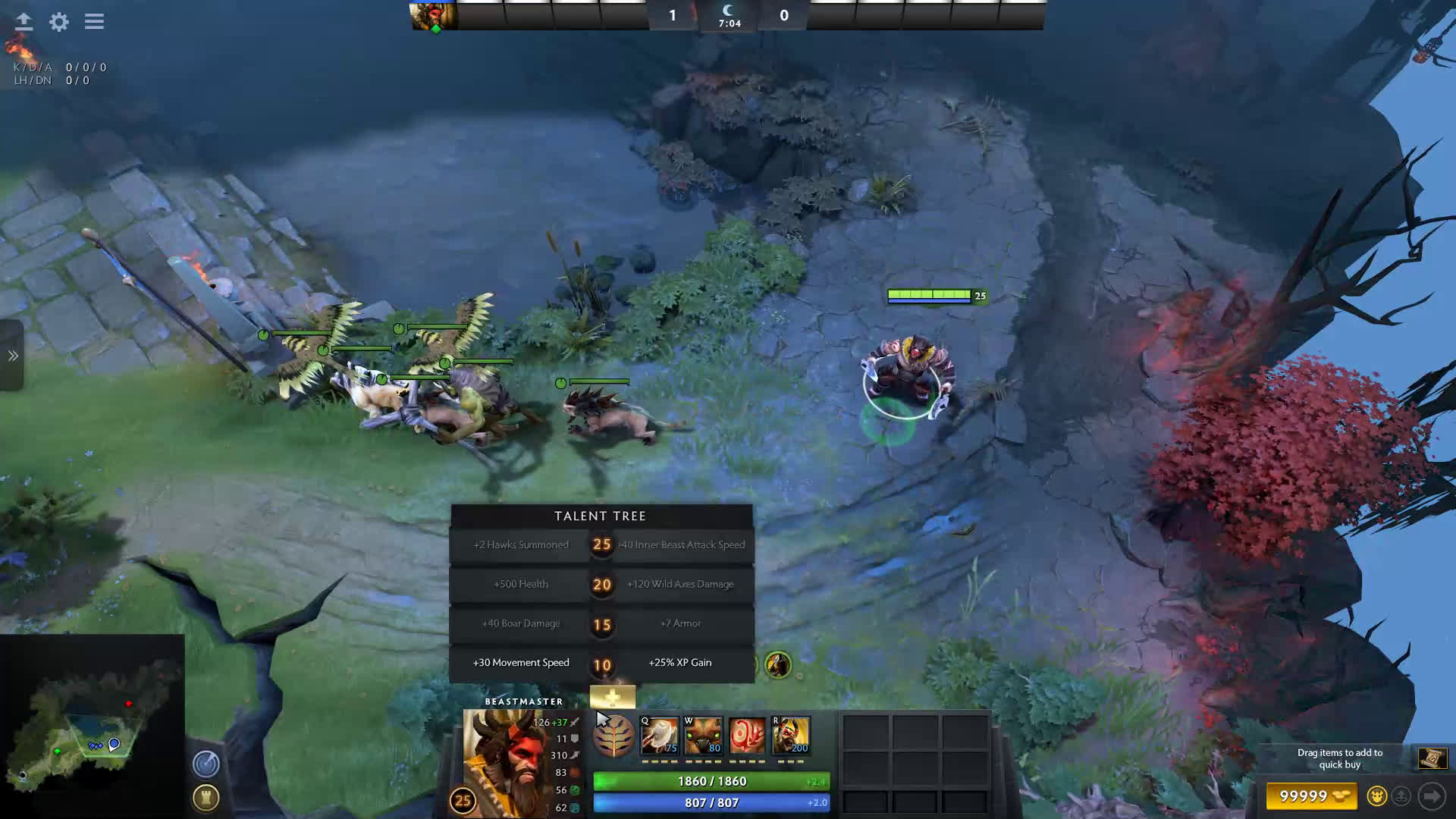Open the round talent tree icon
This screenshot has width=1456, height=819.
613,736
